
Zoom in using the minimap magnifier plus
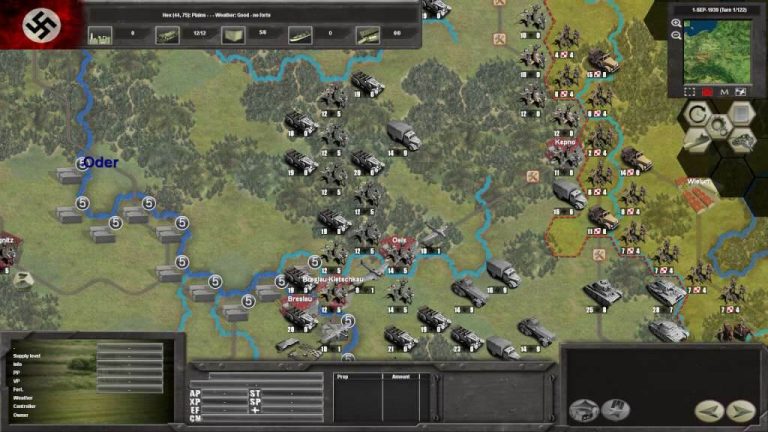tap(677, 23)
